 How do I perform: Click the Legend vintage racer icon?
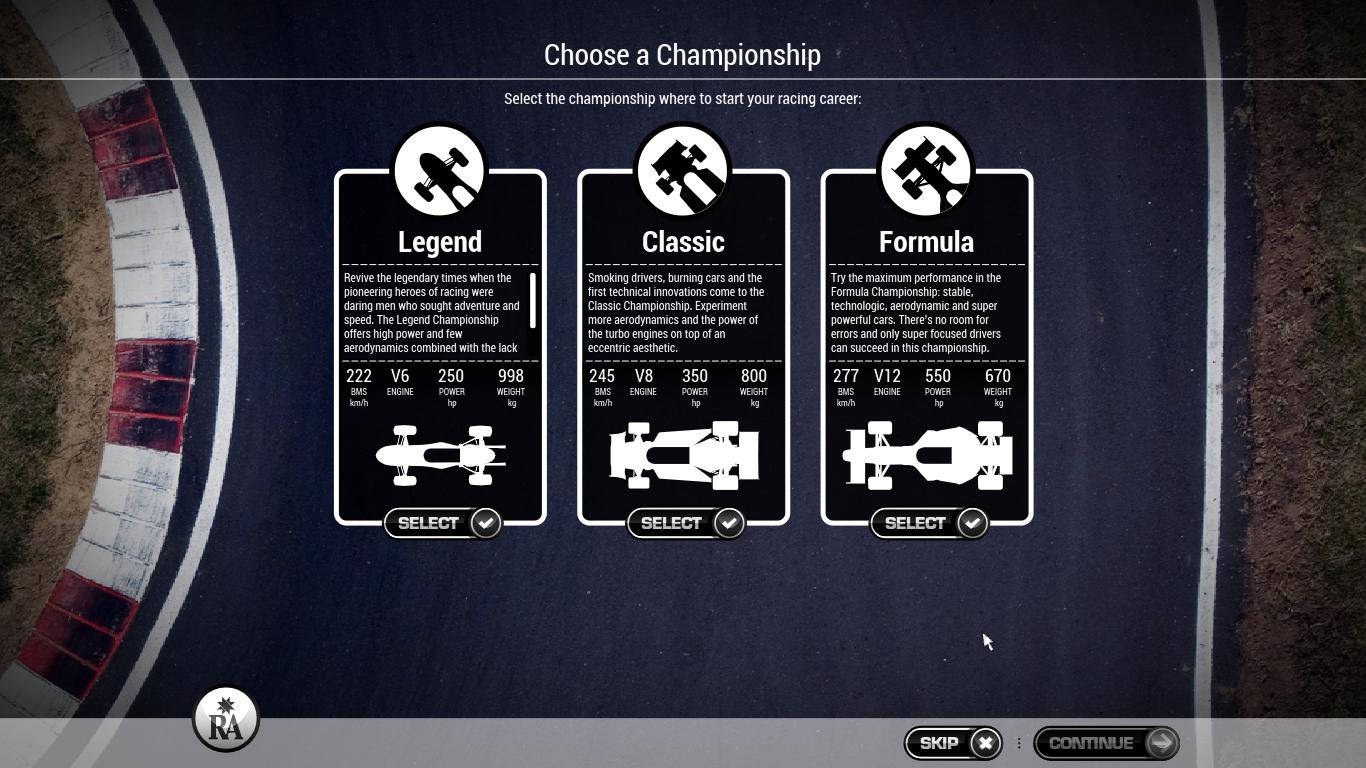coord(438,168)
